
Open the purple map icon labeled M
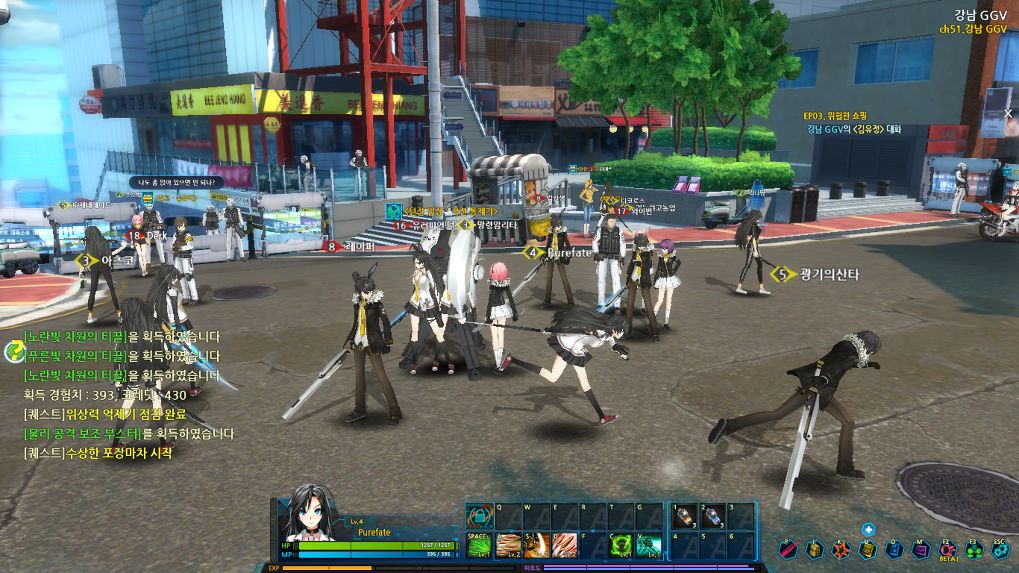[919, 548]
